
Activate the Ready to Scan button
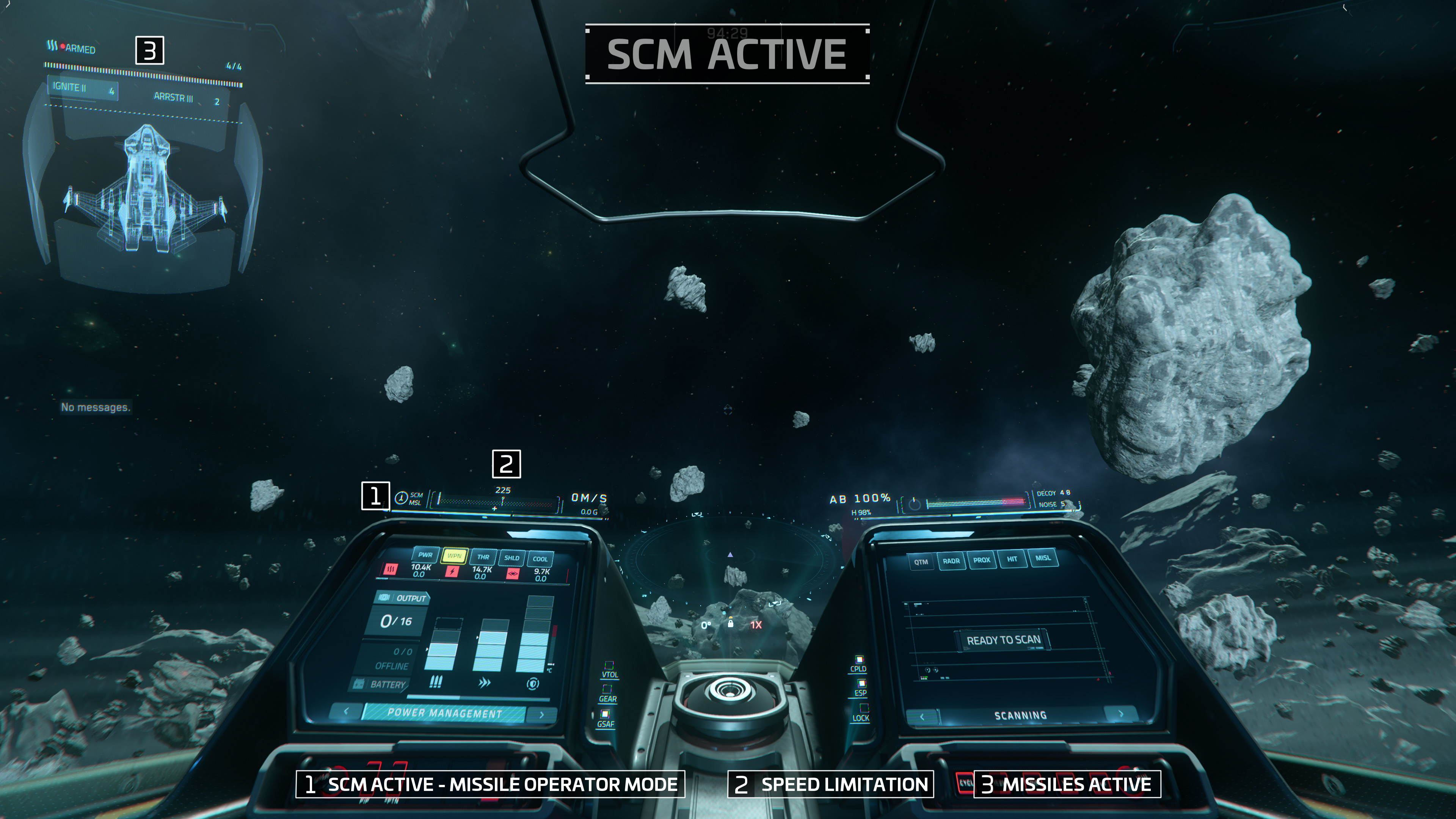(x=1003, y=640)
